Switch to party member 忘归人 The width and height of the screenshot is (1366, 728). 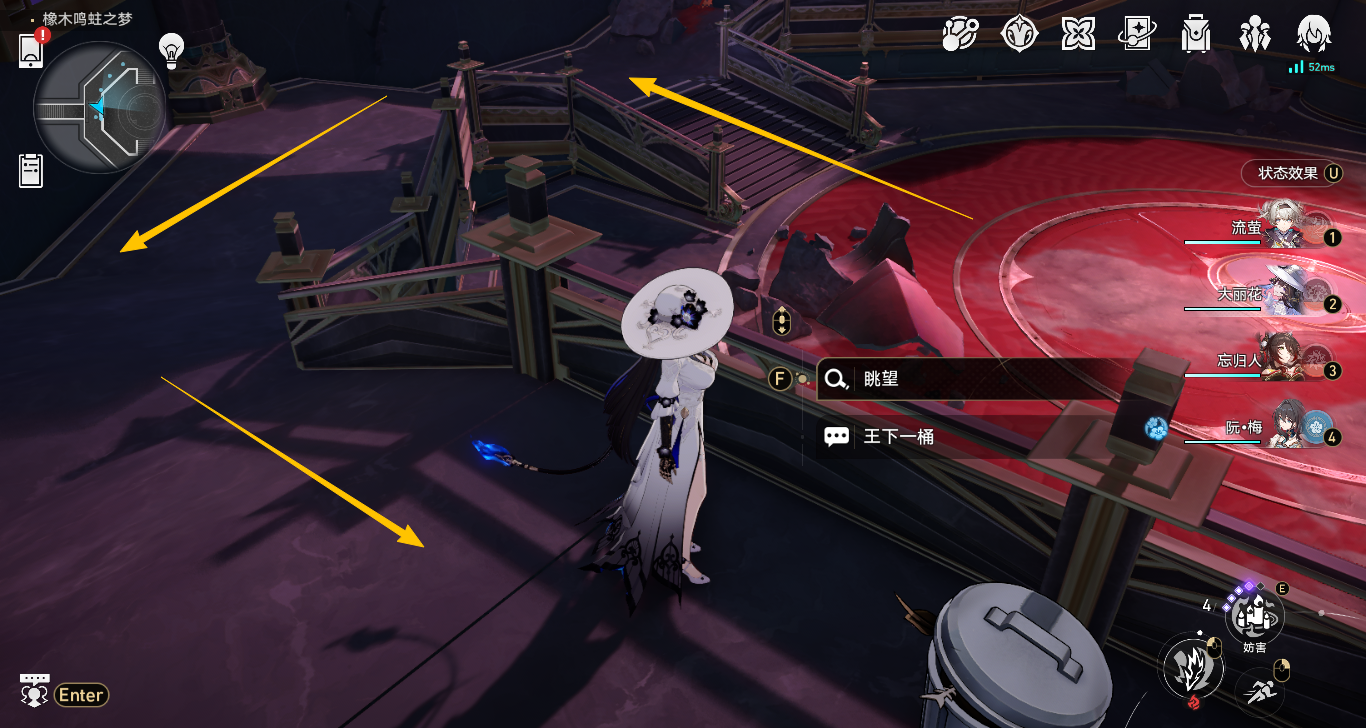click(1286, 361)
